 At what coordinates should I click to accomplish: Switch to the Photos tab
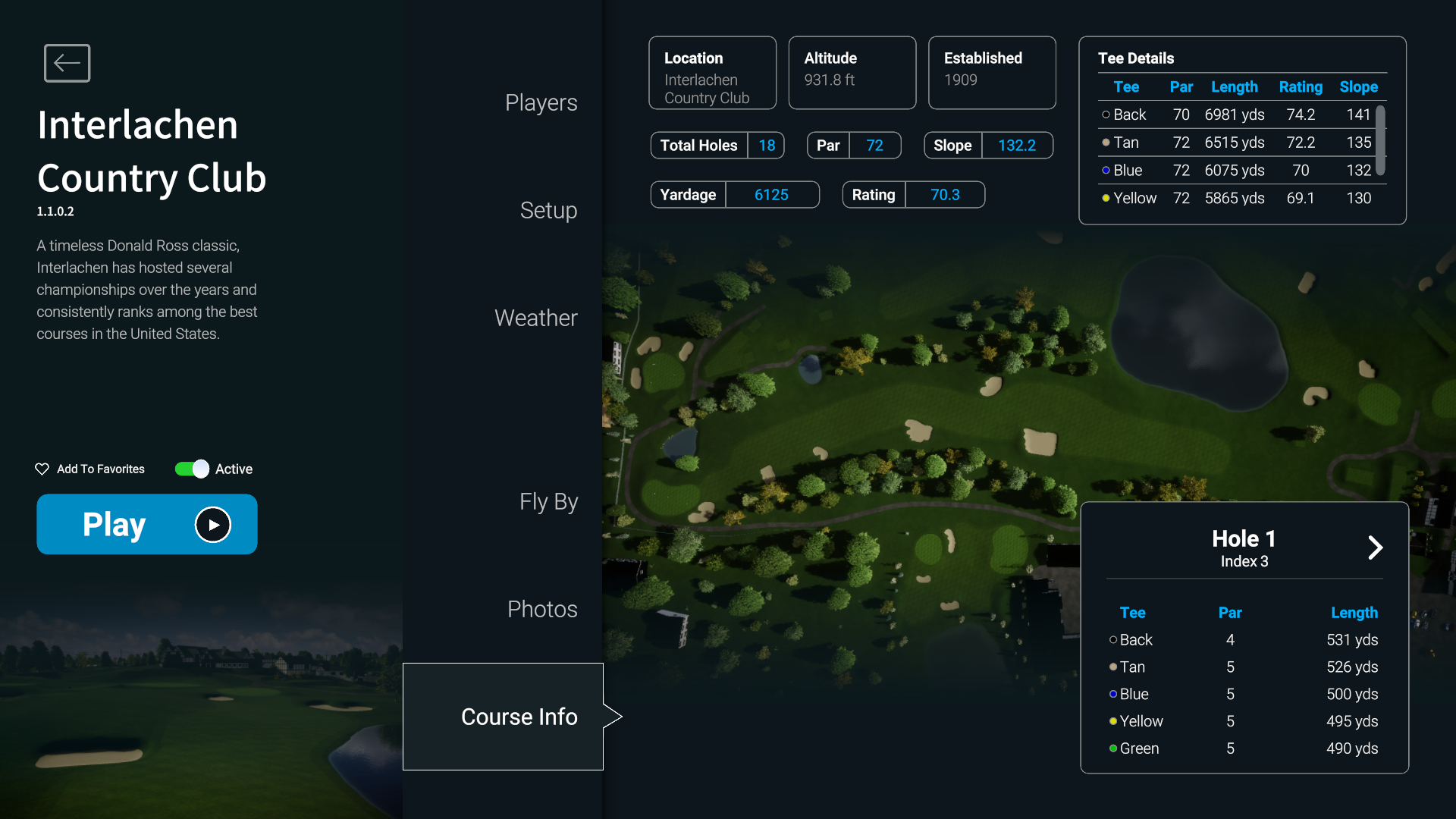click(541, 608)
